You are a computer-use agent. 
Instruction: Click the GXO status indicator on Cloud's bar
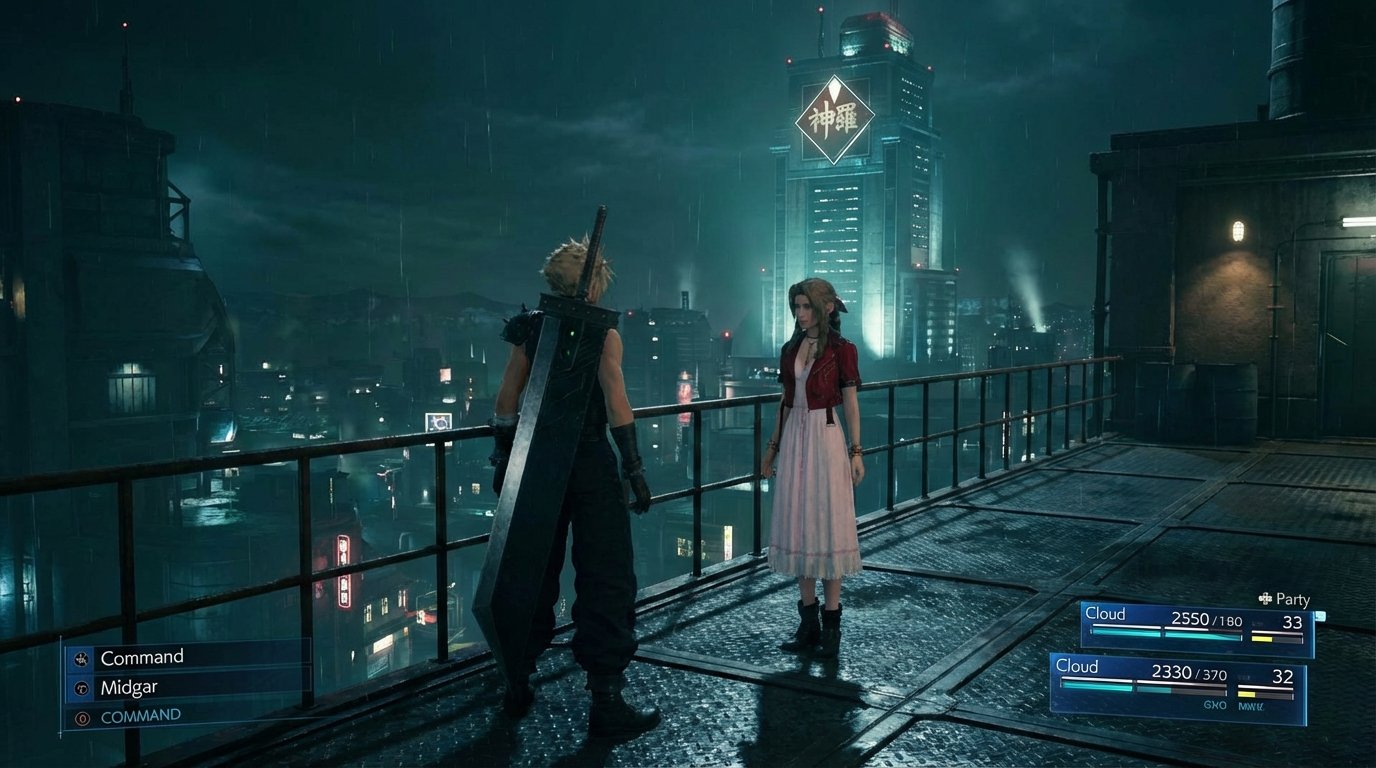(1216, 704)
